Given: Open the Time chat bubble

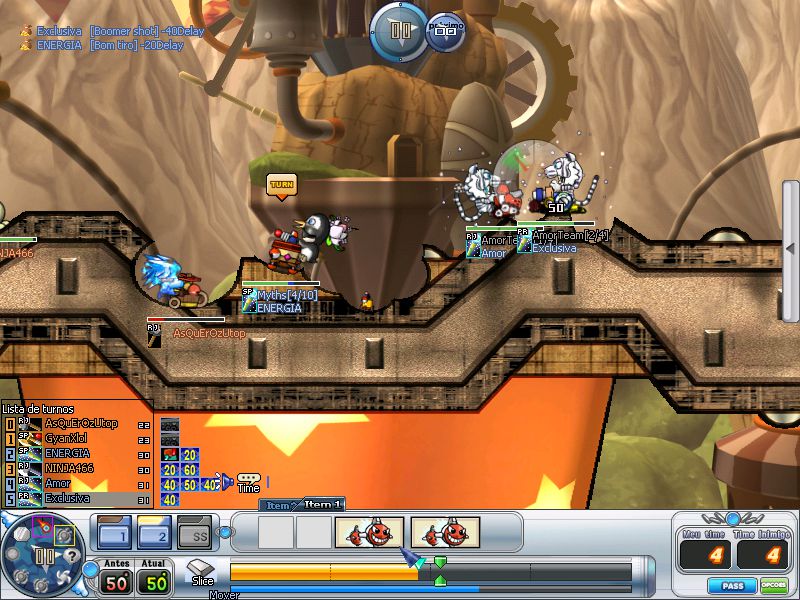Looking at the screenshot, I should click(x=248, y=481).
